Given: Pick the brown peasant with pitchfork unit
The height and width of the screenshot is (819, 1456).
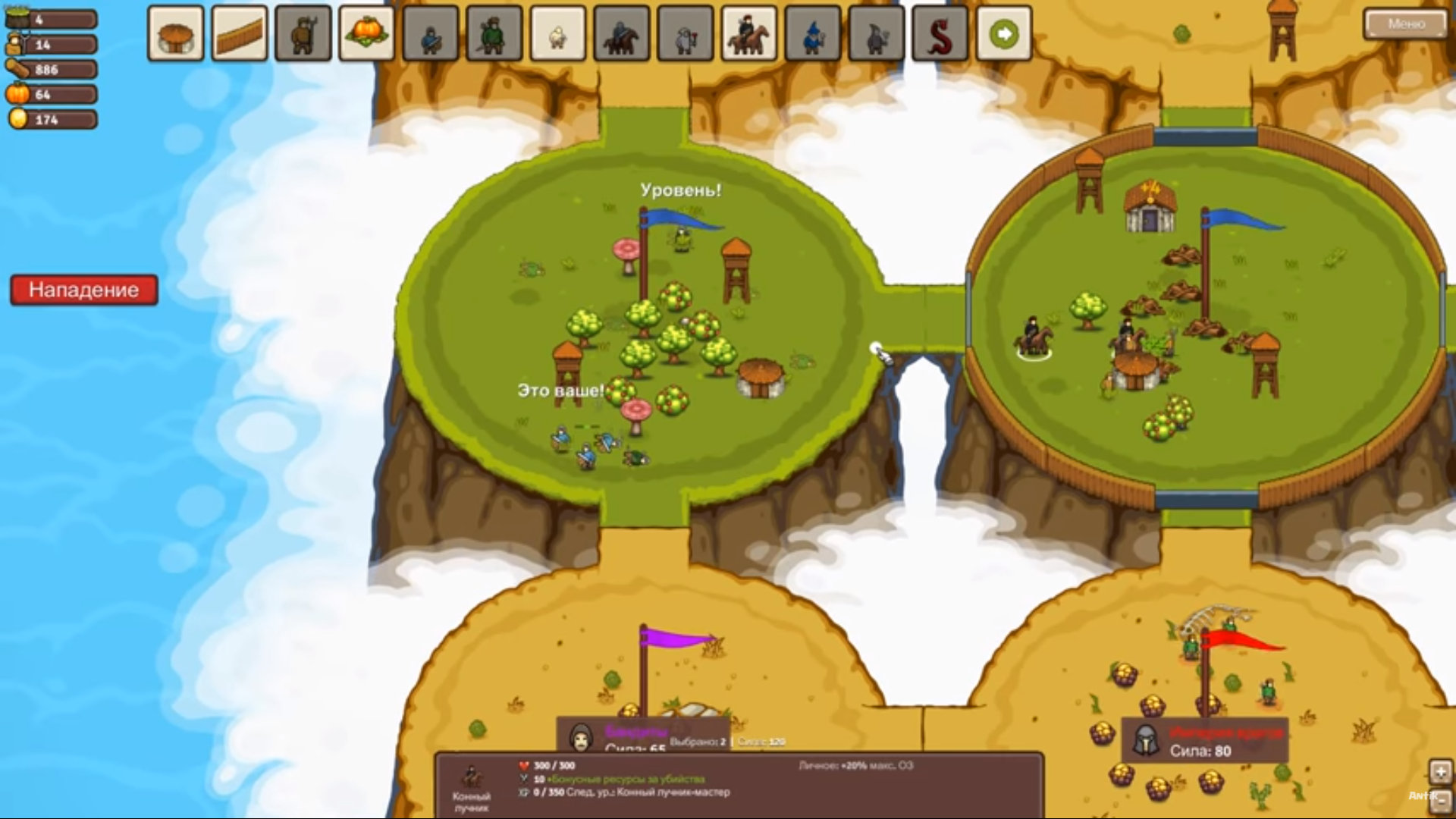Looking at the screenshot, I should pyautogui.click(x=303, y=34).
